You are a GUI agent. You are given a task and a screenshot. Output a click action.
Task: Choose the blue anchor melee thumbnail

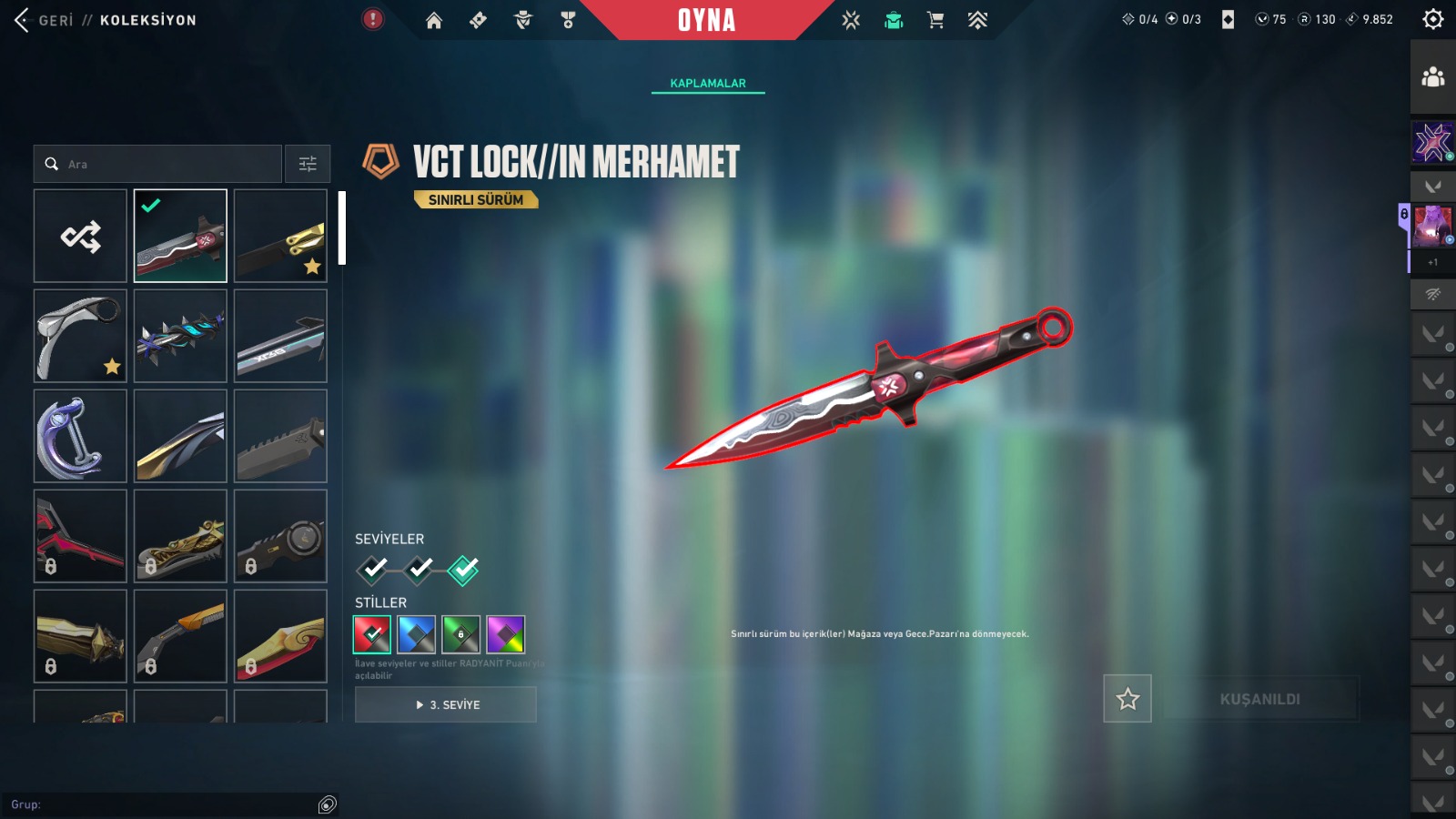pyautogui.click(x=81, y=436)
